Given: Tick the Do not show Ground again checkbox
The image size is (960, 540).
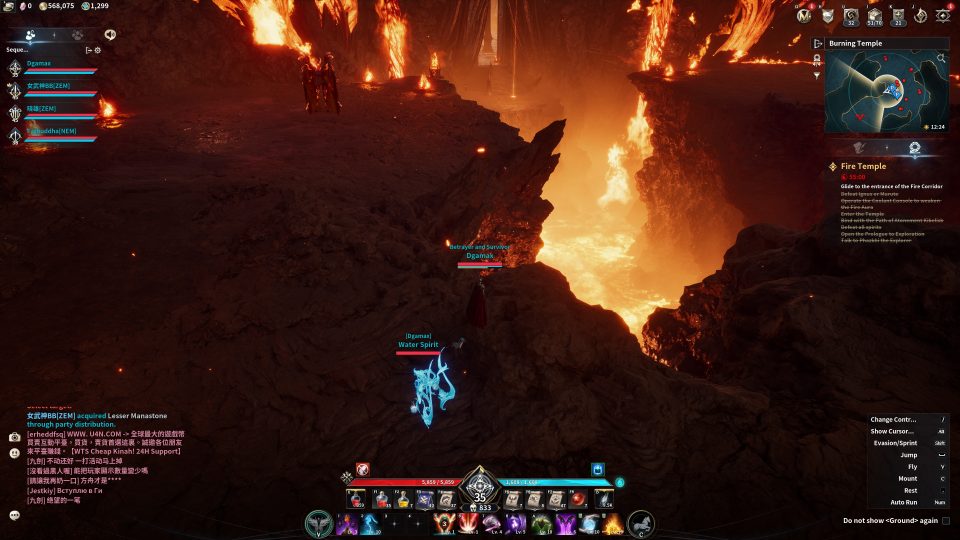Looking at the screenshot, I should tap(946, 520).
